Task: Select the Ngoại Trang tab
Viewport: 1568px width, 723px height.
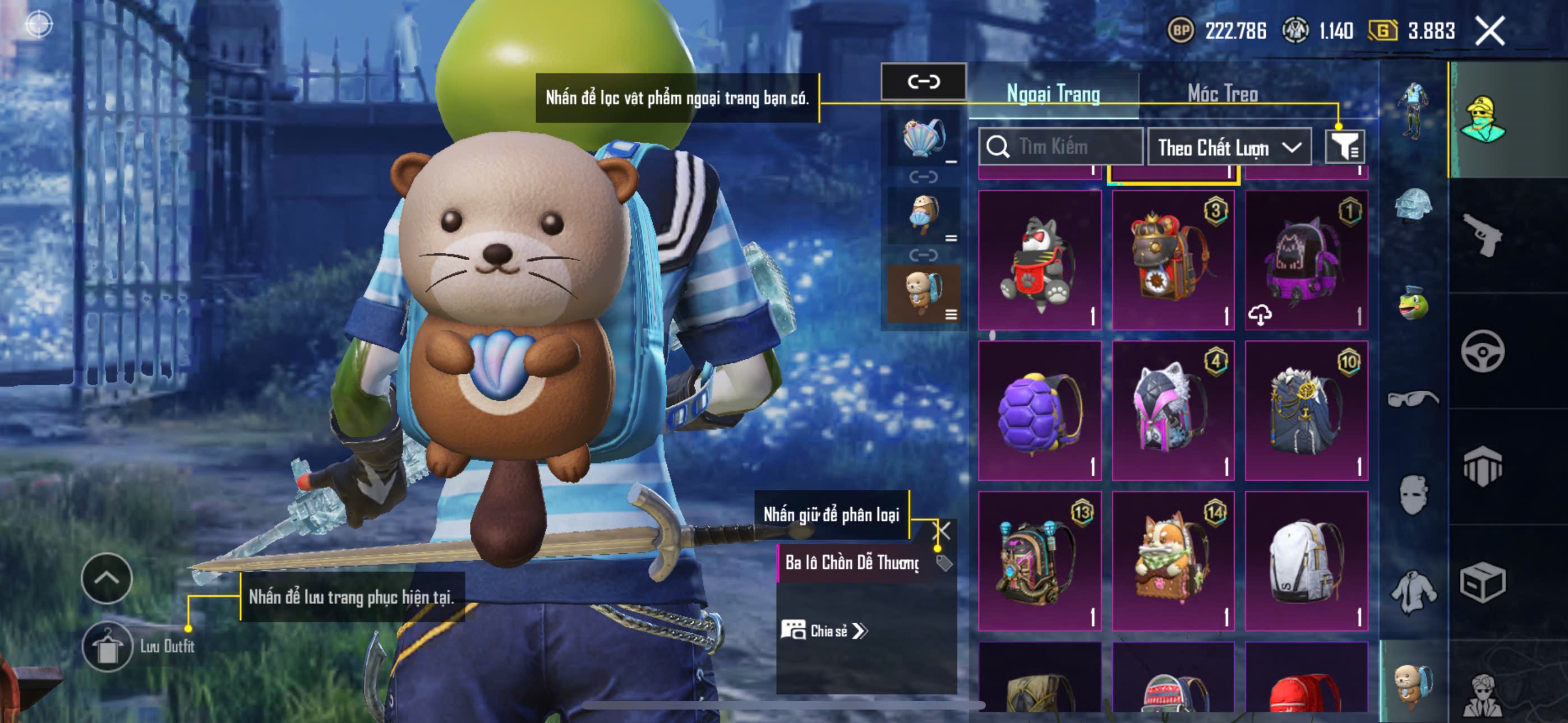Action: coord(1053,94)
